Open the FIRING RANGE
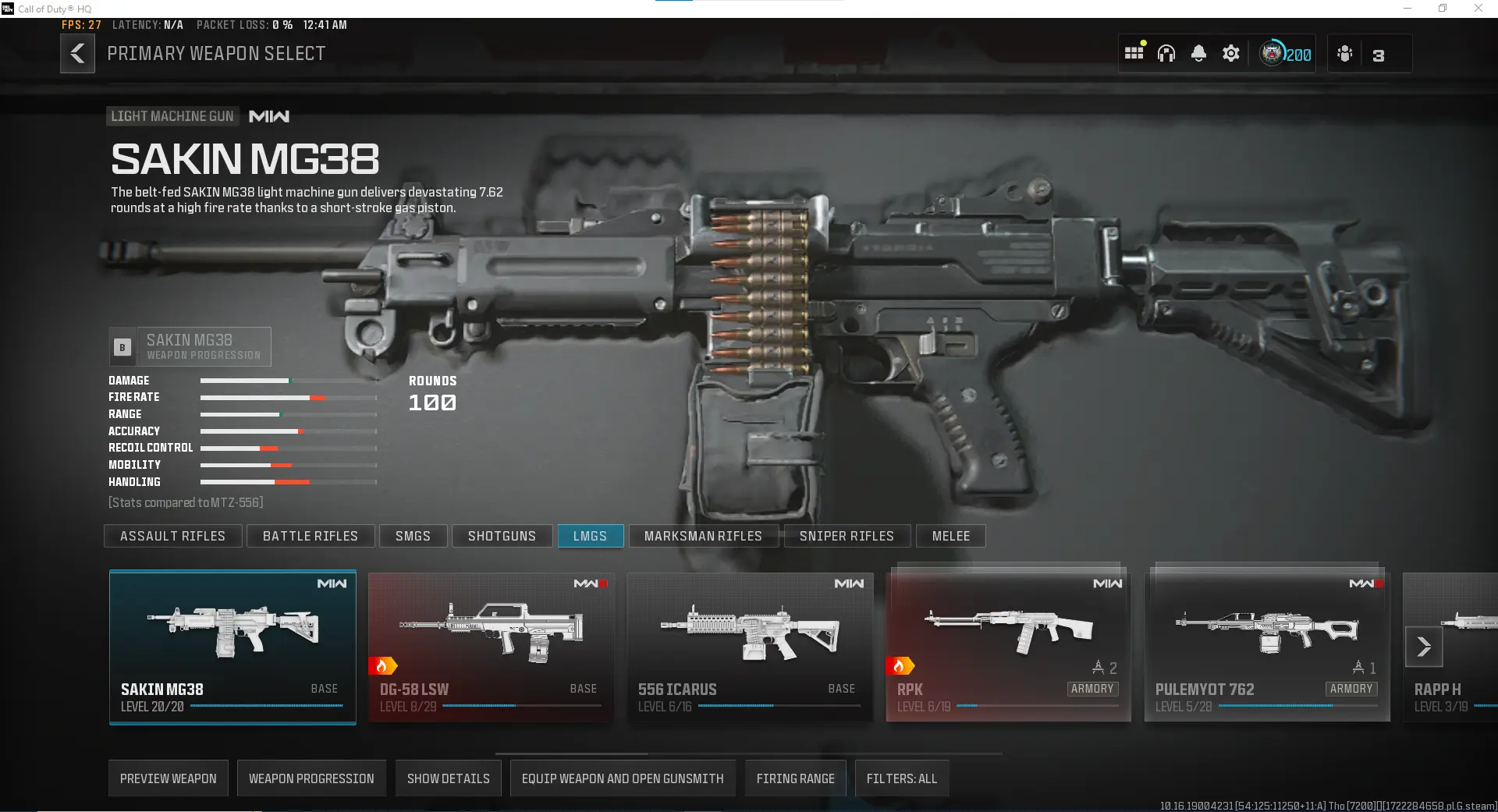The width and height of the screenshot is (1498, 812). pyautogui.click(x=795, y=778)
